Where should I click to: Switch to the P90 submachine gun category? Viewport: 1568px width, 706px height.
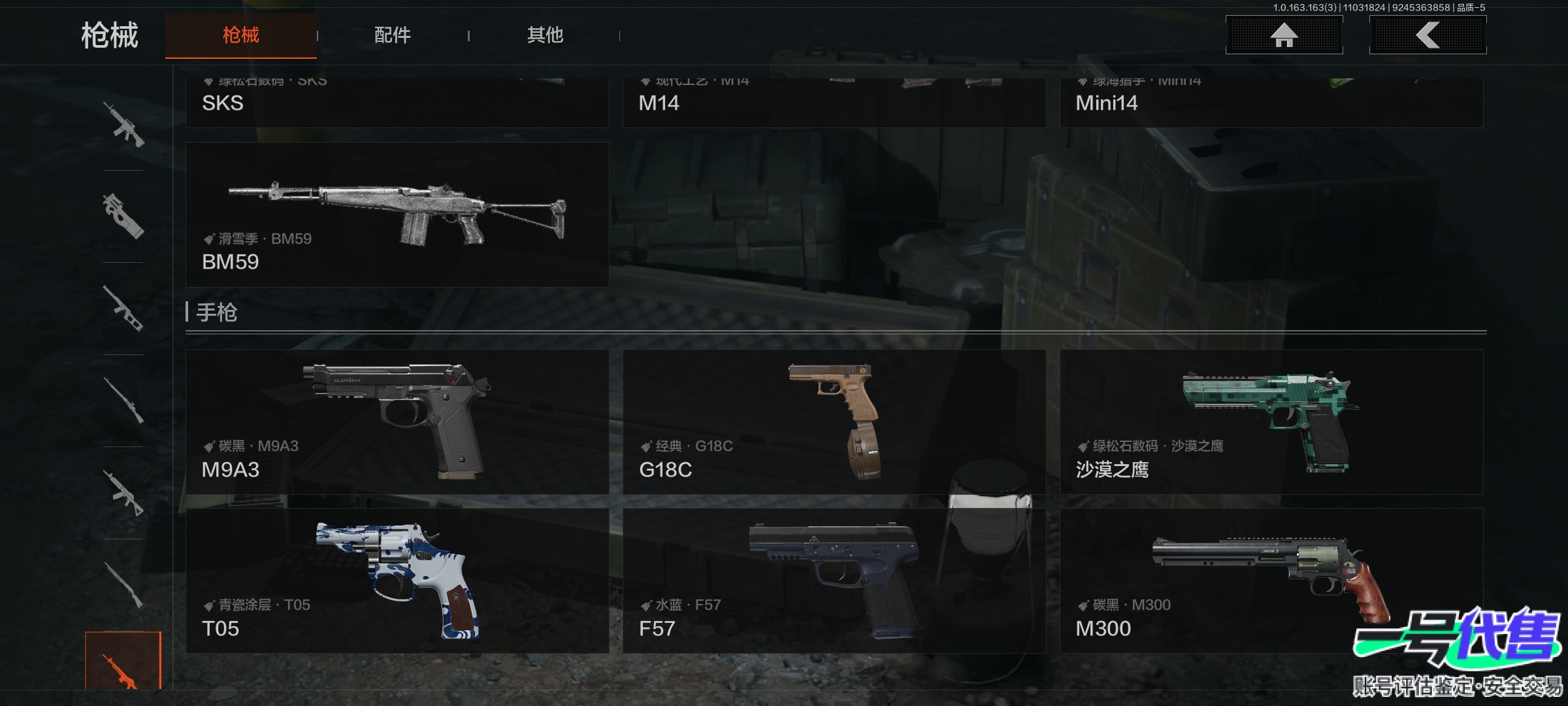pyautogui.click(x=123, y=216)
